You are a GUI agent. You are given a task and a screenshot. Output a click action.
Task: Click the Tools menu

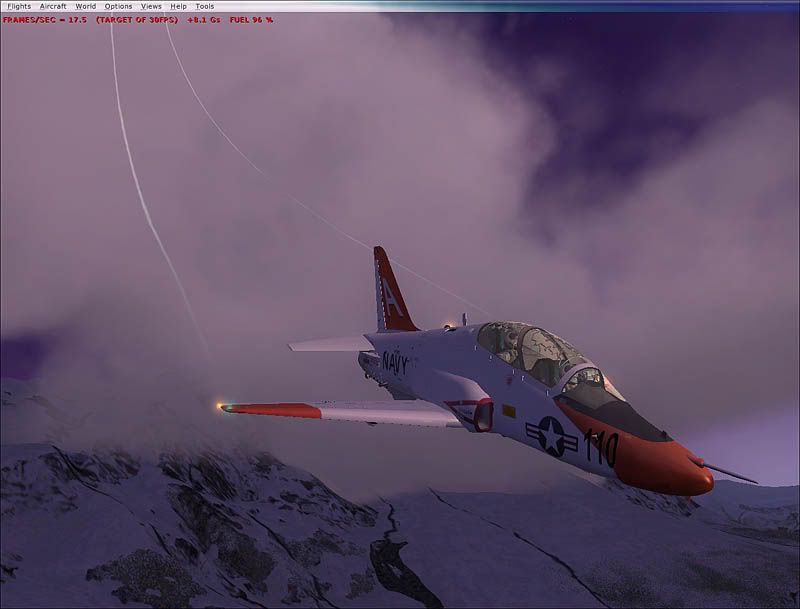205,6
